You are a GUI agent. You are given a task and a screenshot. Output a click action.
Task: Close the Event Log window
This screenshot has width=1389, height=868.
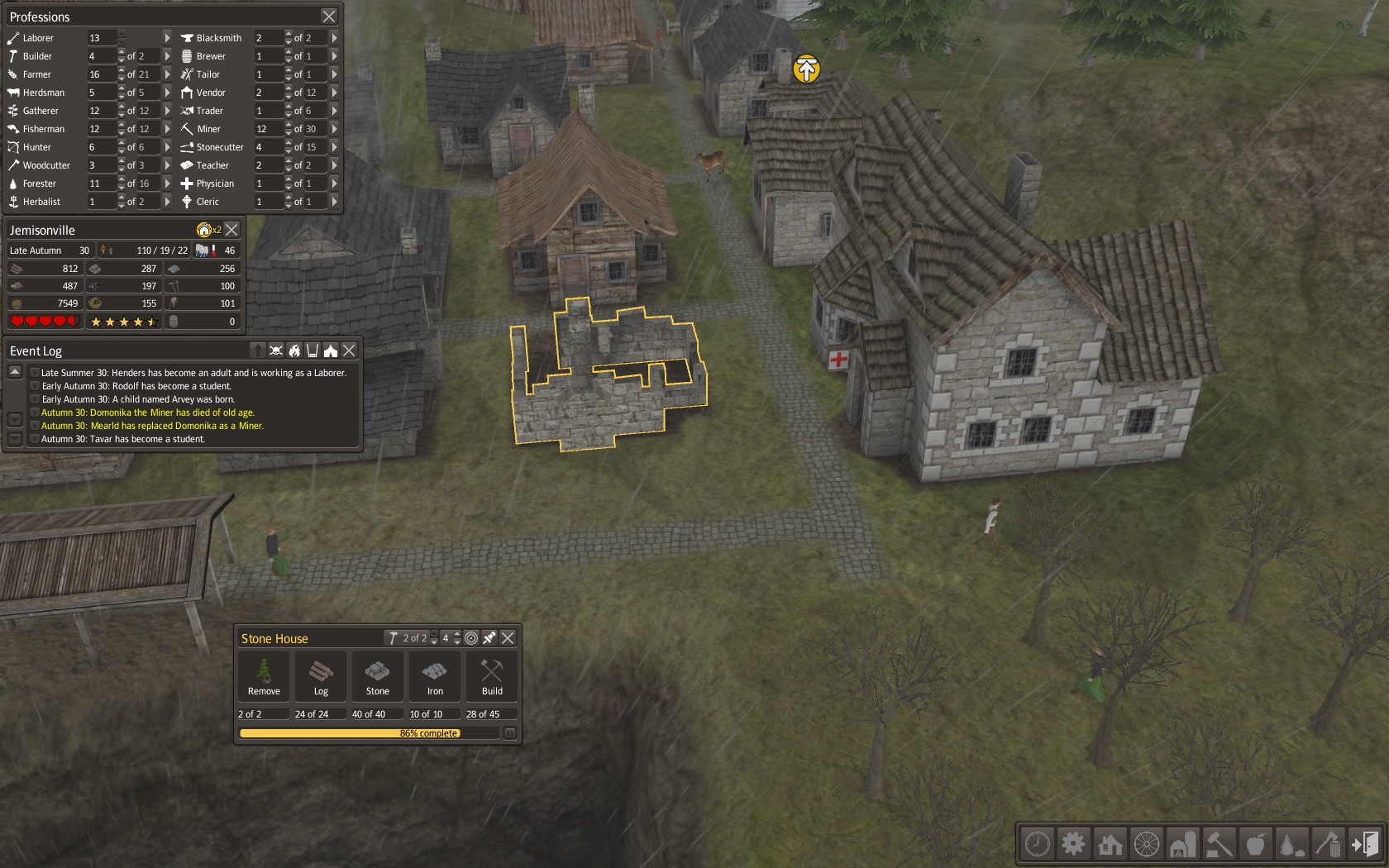(x=350, y=351)
